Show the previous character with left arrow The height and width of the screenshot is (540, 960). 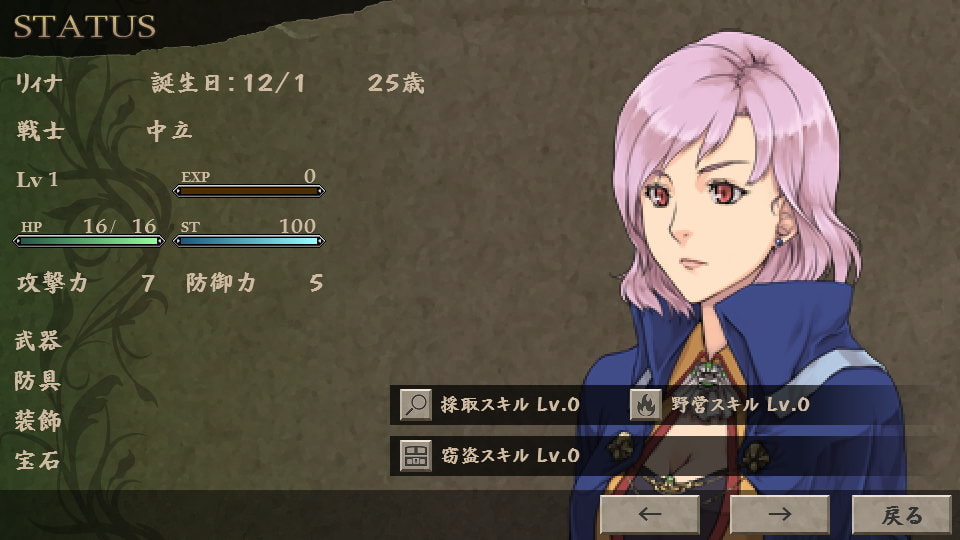point(649,515)
